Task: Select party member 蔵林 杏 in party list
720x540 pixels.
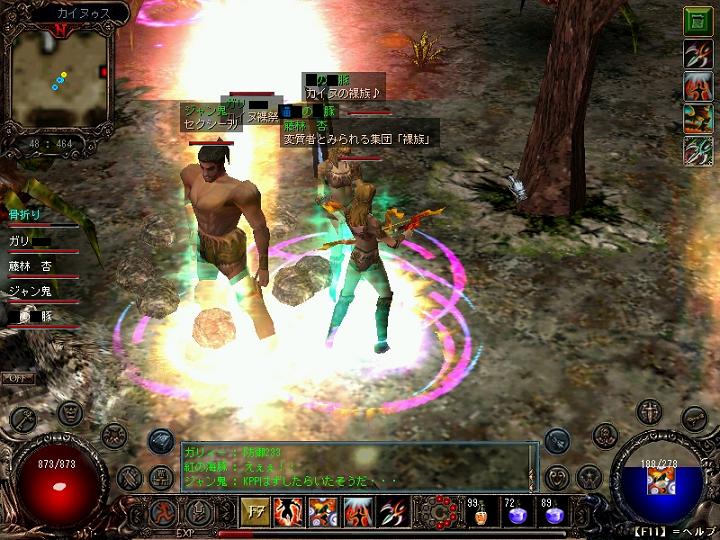Action: [x=32, y=266]
